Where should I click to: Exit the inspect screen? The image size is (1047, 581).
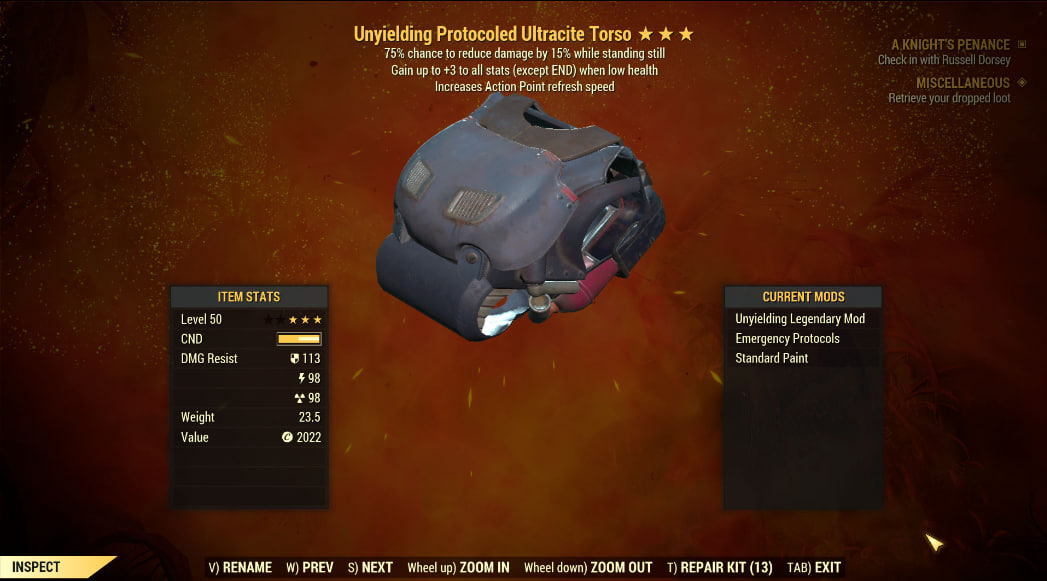814,567
